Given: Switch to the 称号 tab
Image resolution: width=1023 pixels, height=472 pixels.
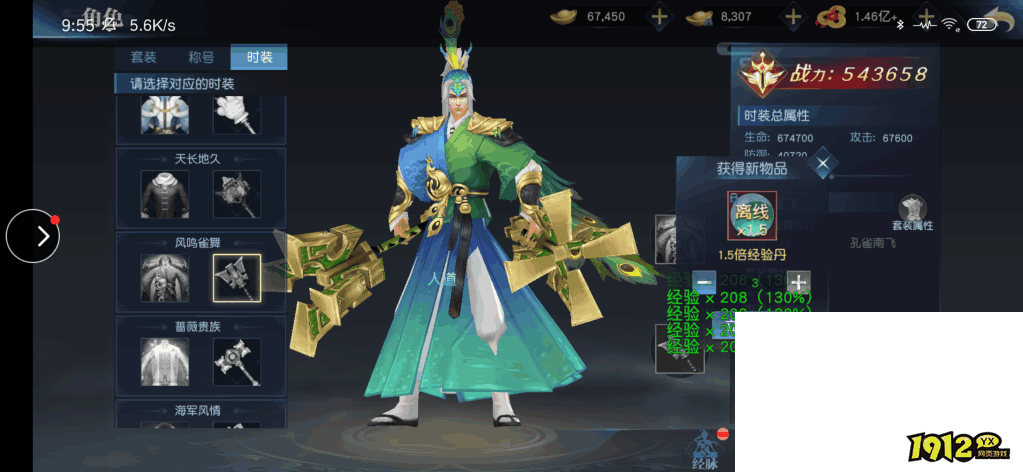Looking at the screenshot, I should (201, 57).
